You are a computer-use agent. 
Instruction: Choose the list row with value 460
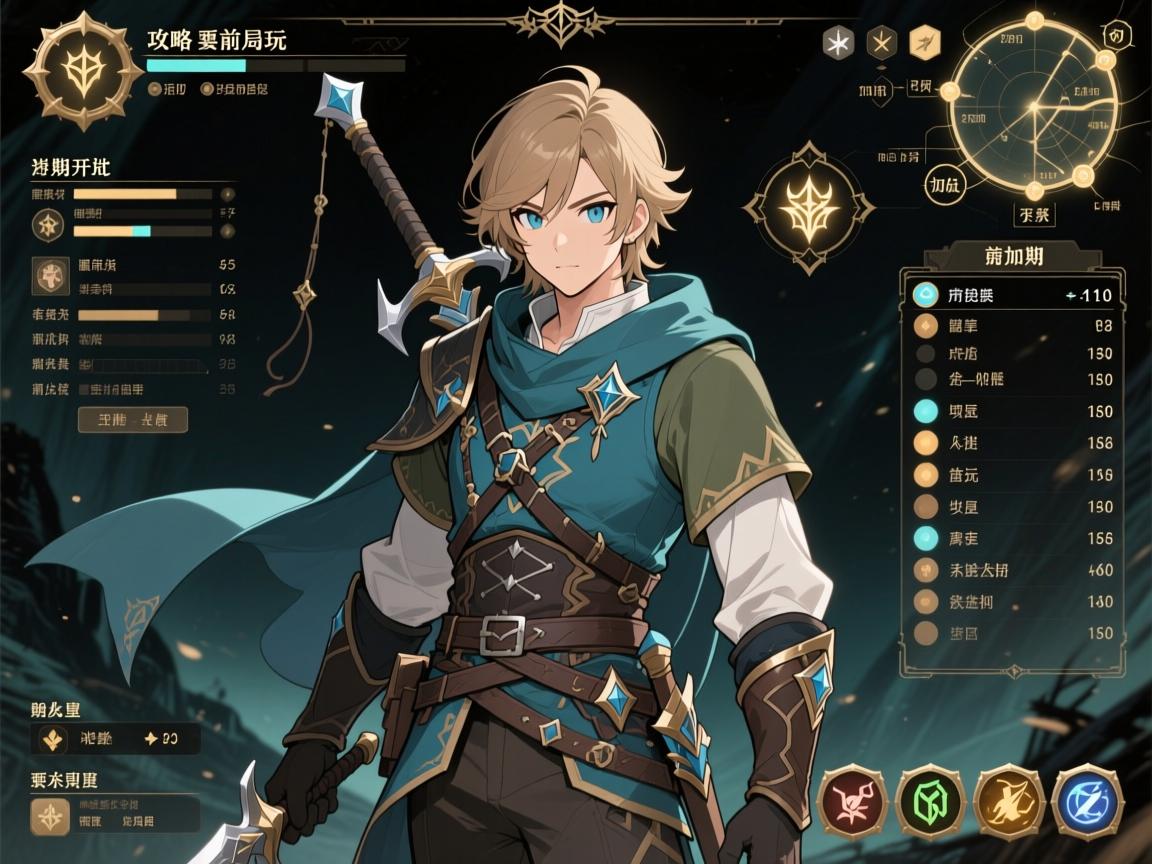(x=1012, y=571)
